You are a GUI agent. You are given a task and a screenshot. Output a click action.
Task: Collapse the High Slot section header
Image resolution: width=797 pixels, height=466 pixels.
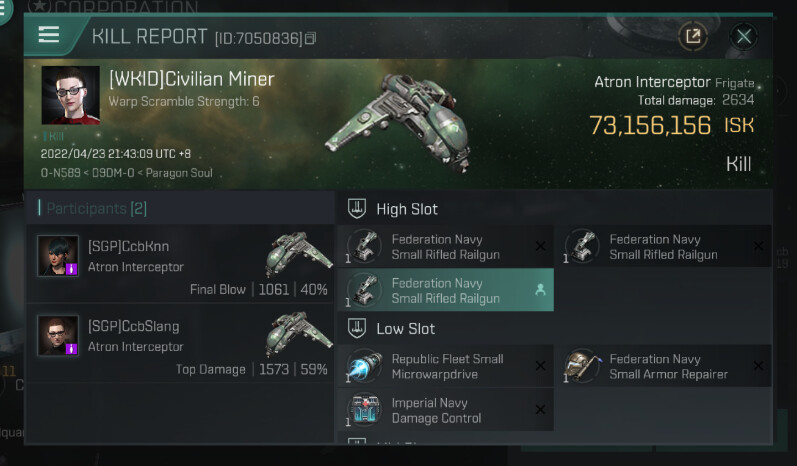pyautogui.click(x=395, y=209)
